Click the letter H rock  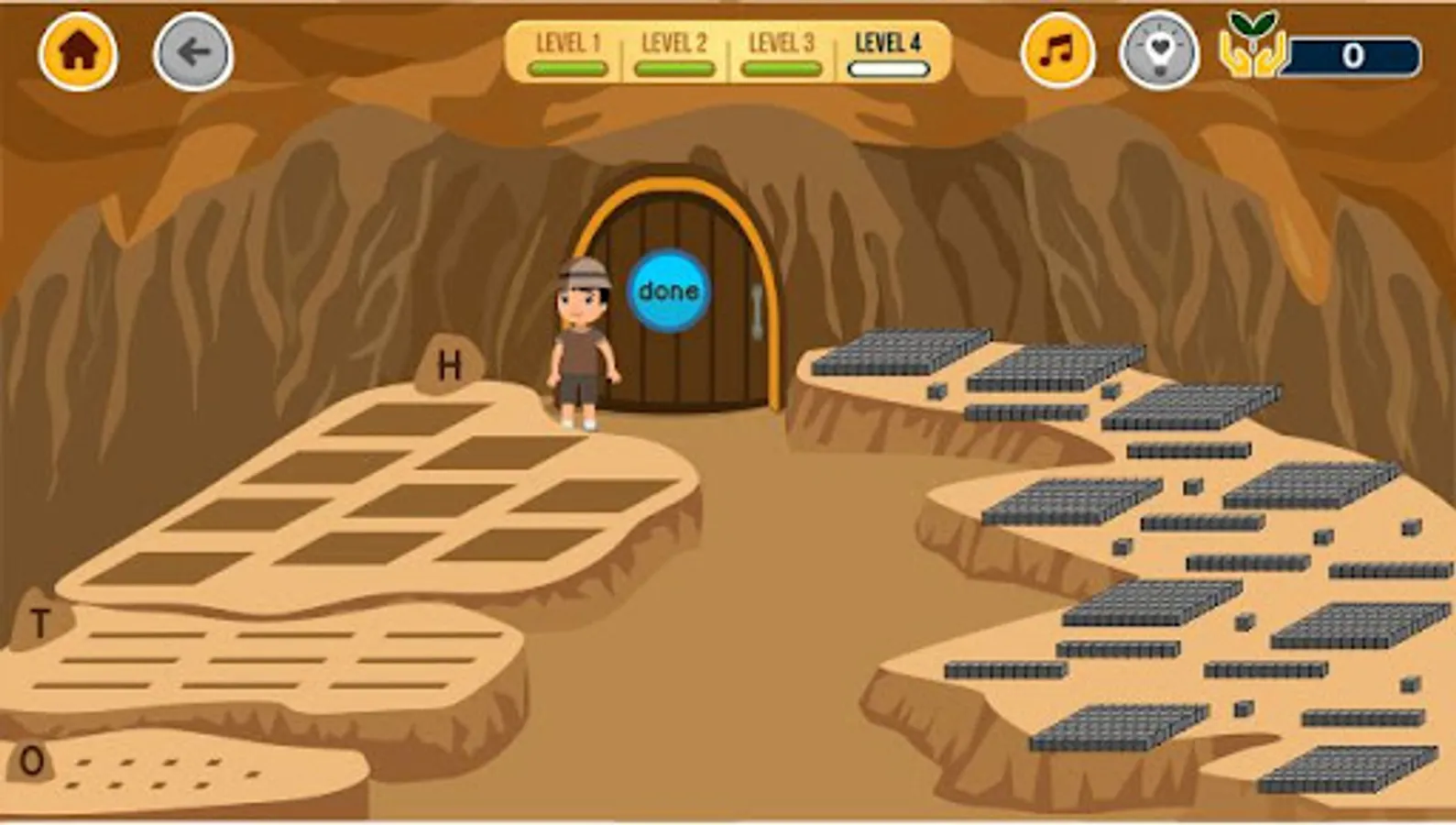coord(448,365)
